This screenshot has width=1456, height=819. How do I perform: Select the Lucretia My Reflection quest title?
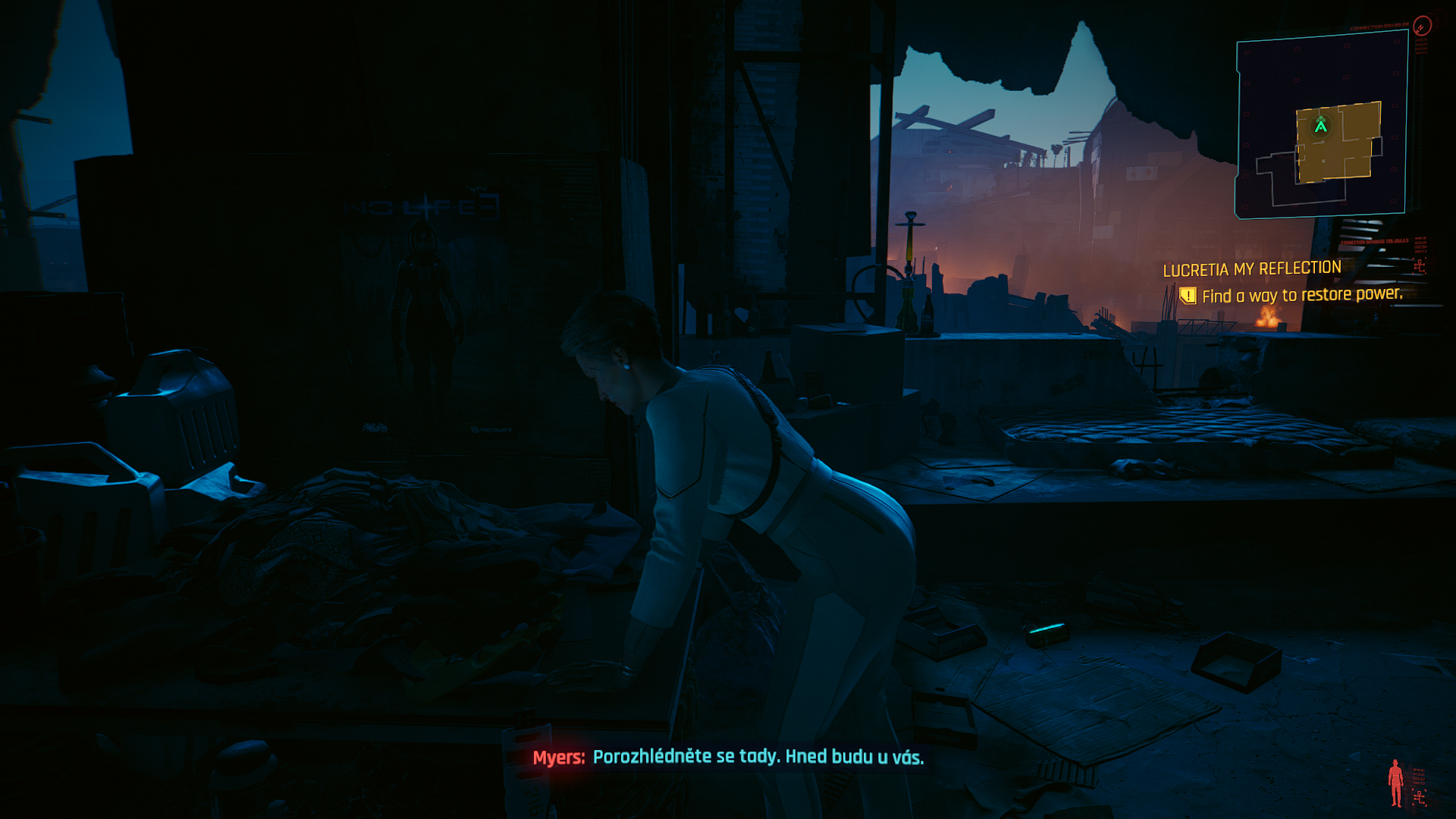click(x=1252, y=269)
